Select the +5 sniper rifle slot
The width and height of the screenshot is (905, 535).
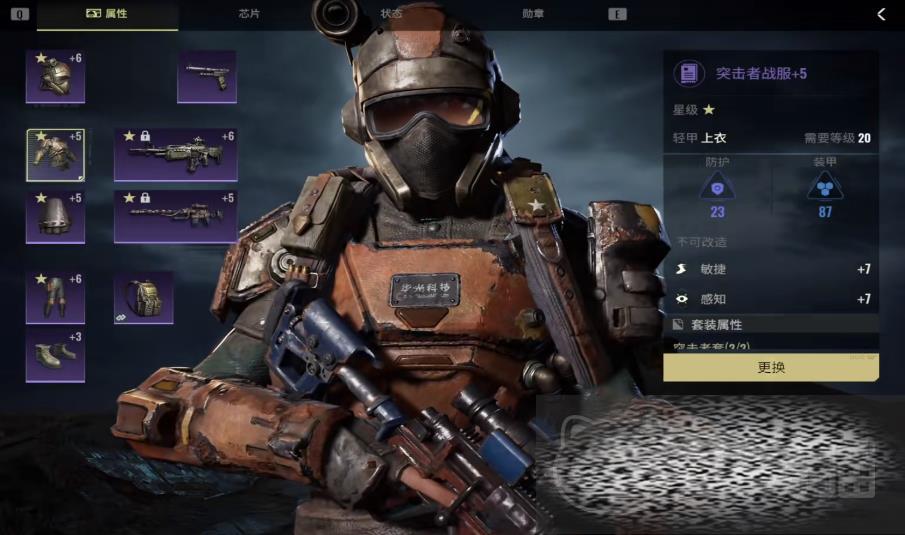pos(175,216)
